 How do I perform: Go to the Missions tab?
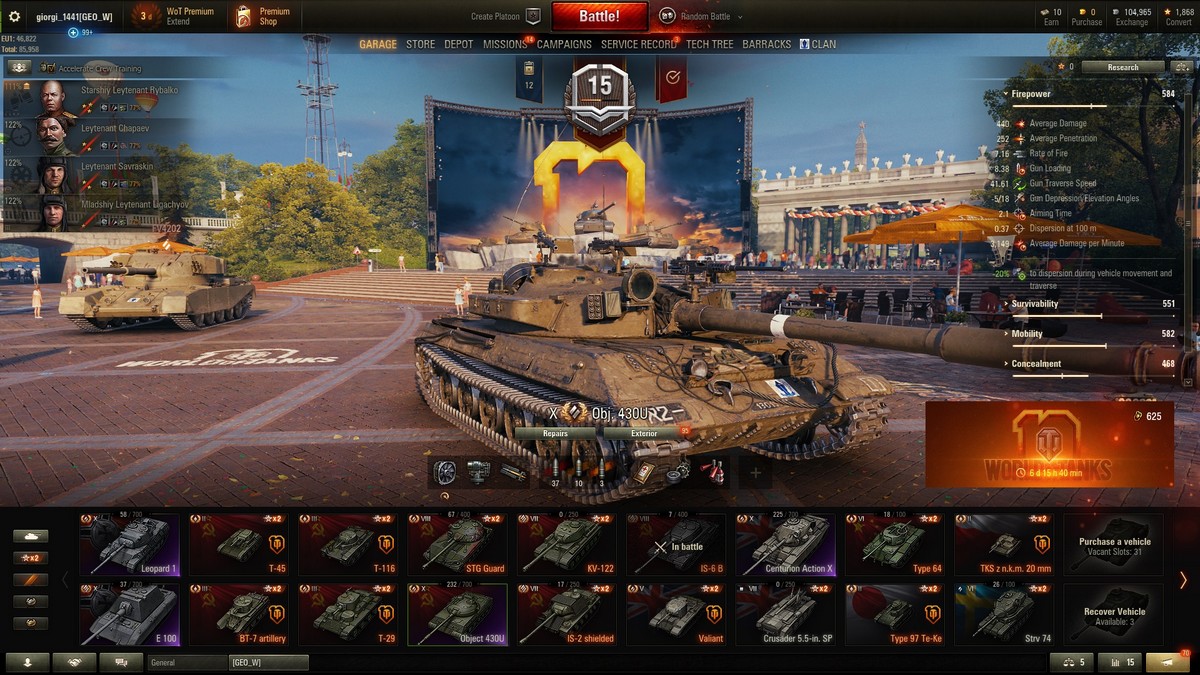[x=505, y=44]
